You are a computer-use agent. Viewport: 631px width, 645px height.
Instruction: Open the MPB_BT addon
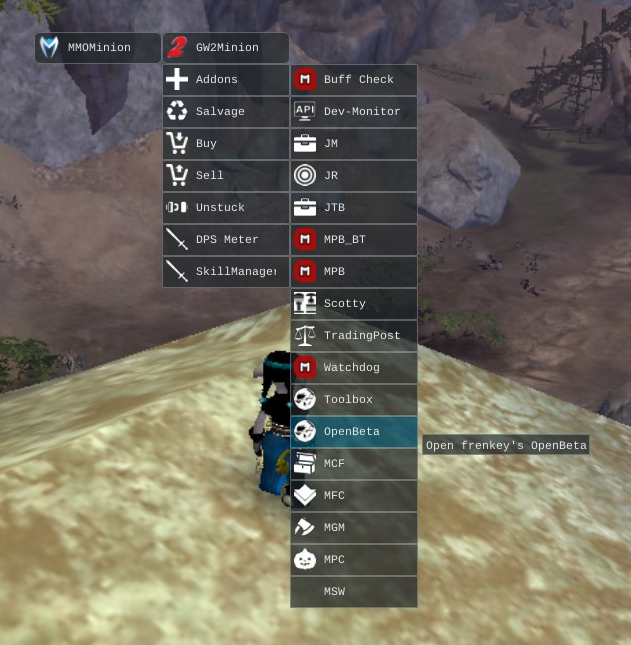[x=354, y=240]
